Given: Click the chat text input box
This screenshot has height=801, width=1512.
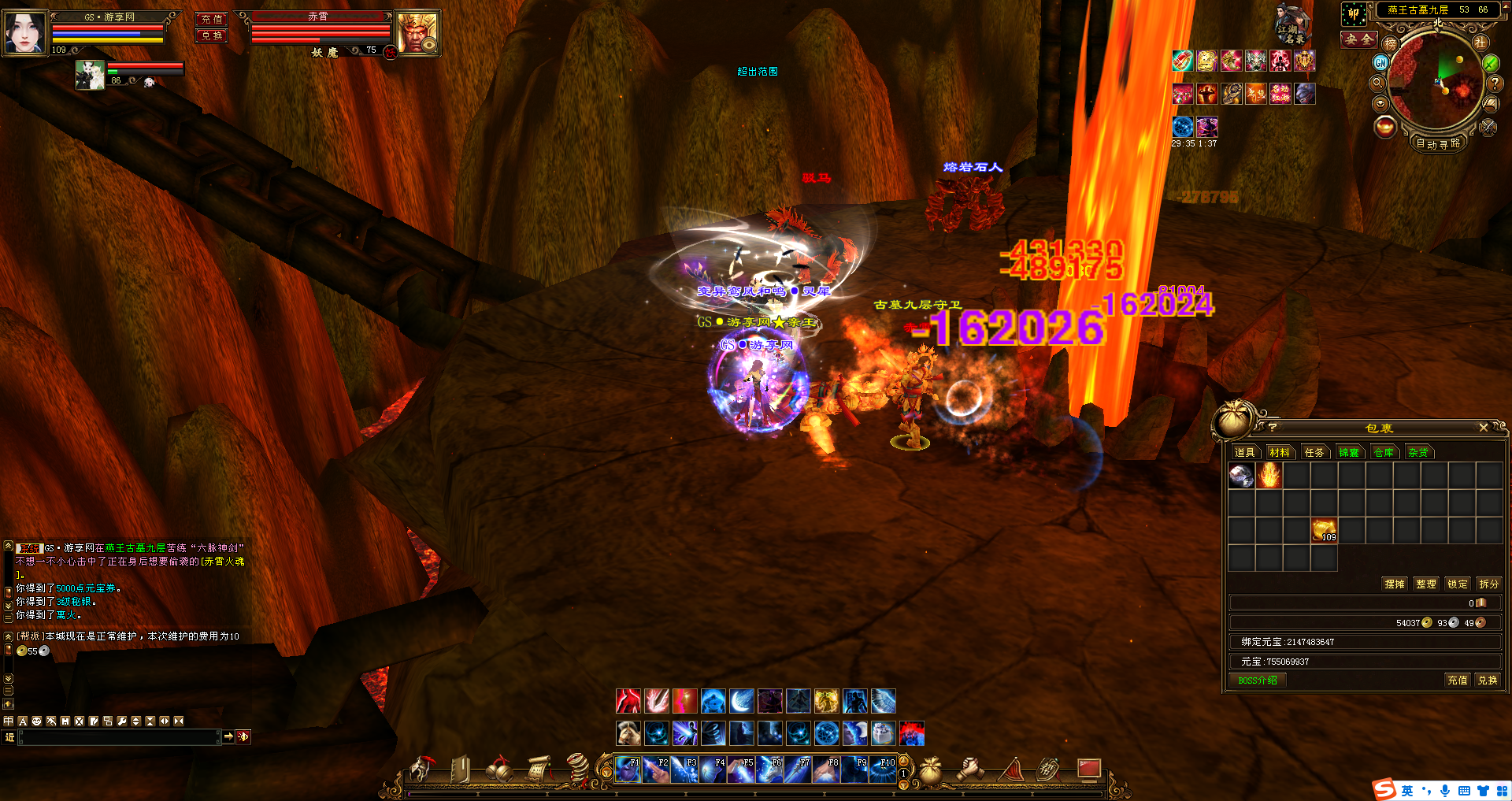Looking at the screenshot, I should 118,737.
